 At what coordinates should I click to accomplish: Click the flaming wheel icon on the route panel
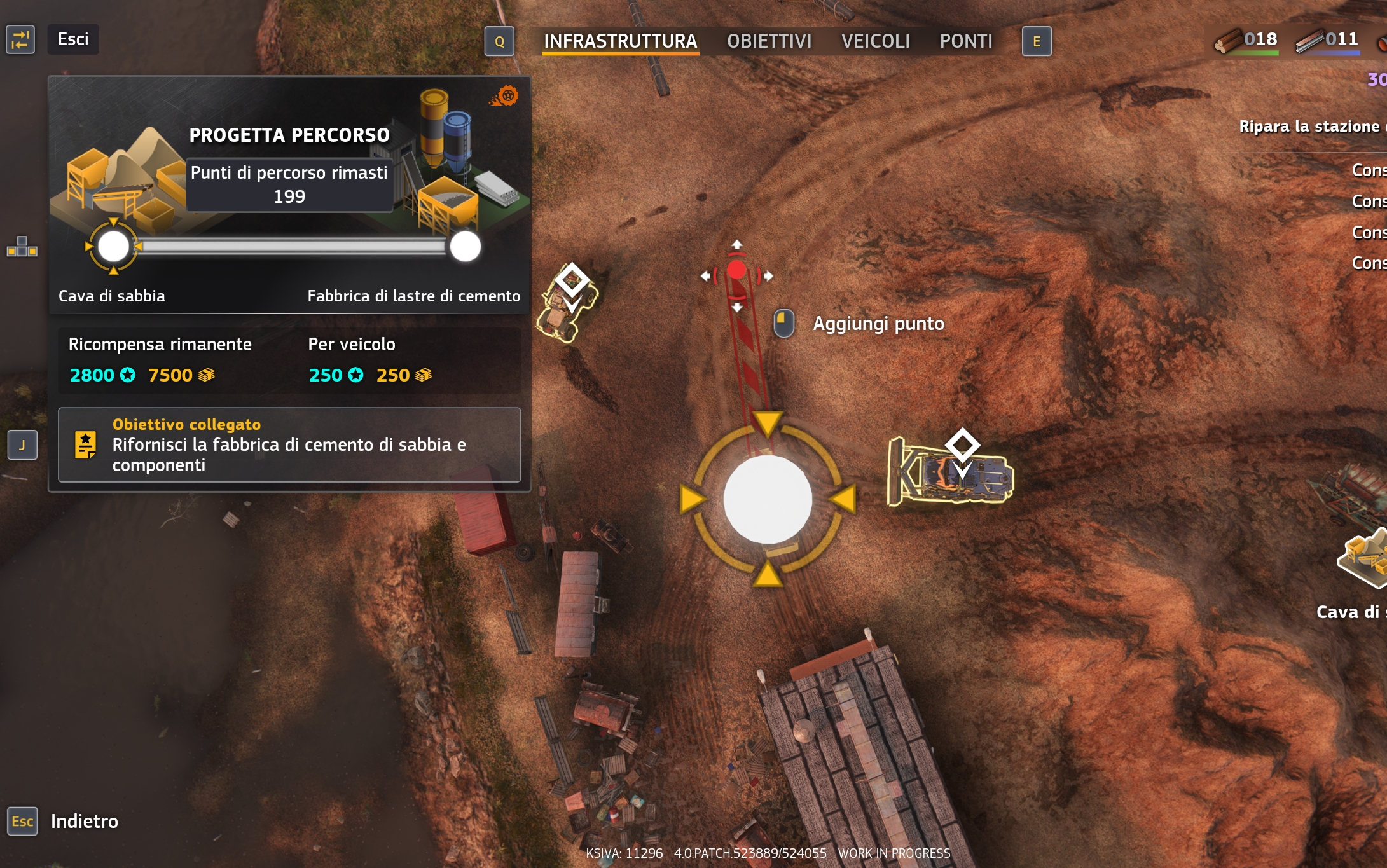[x=507, y=96]
